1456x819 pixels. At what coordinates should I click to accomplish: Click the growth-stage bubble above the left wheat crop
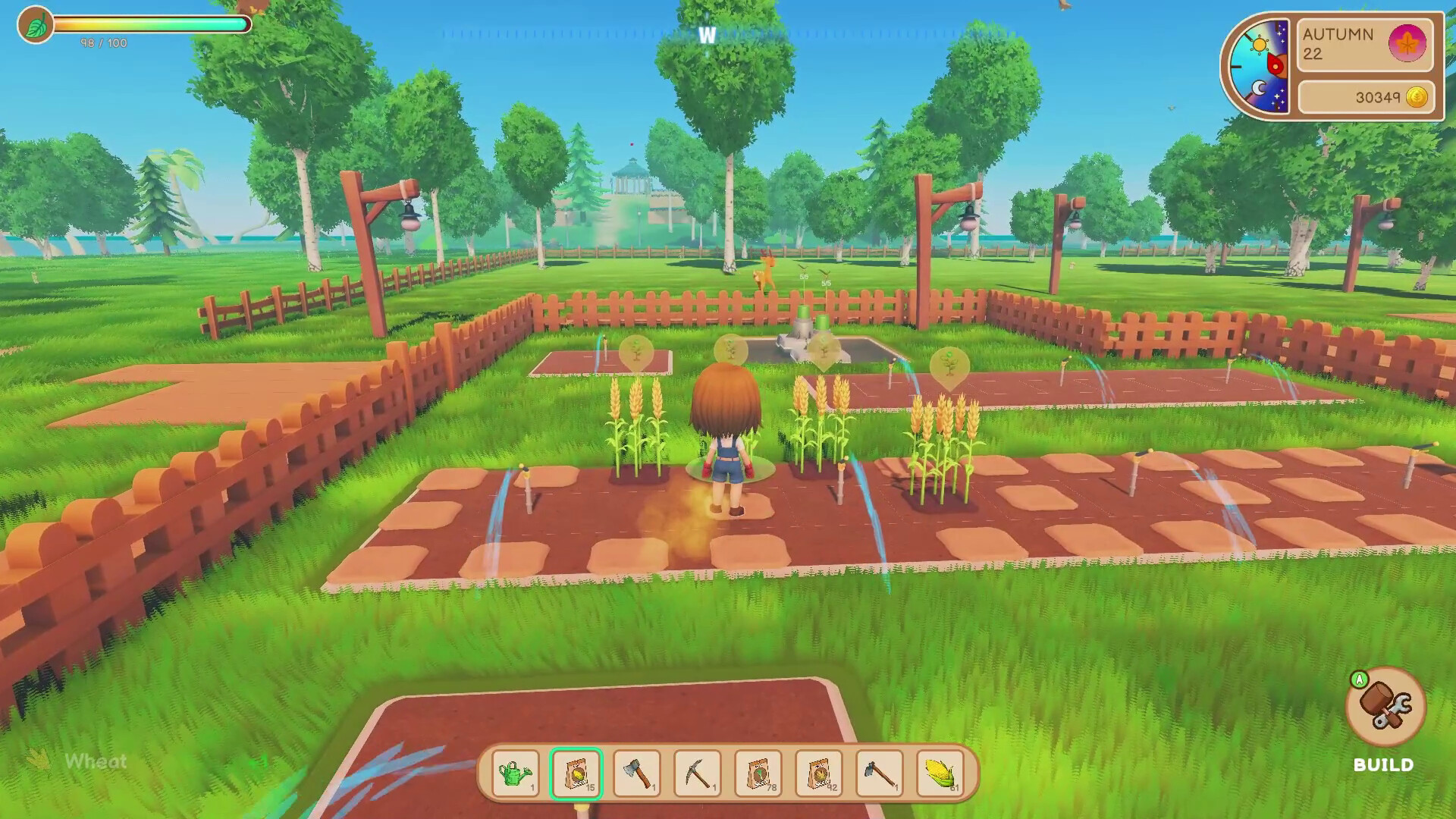(x=637, y=352)
